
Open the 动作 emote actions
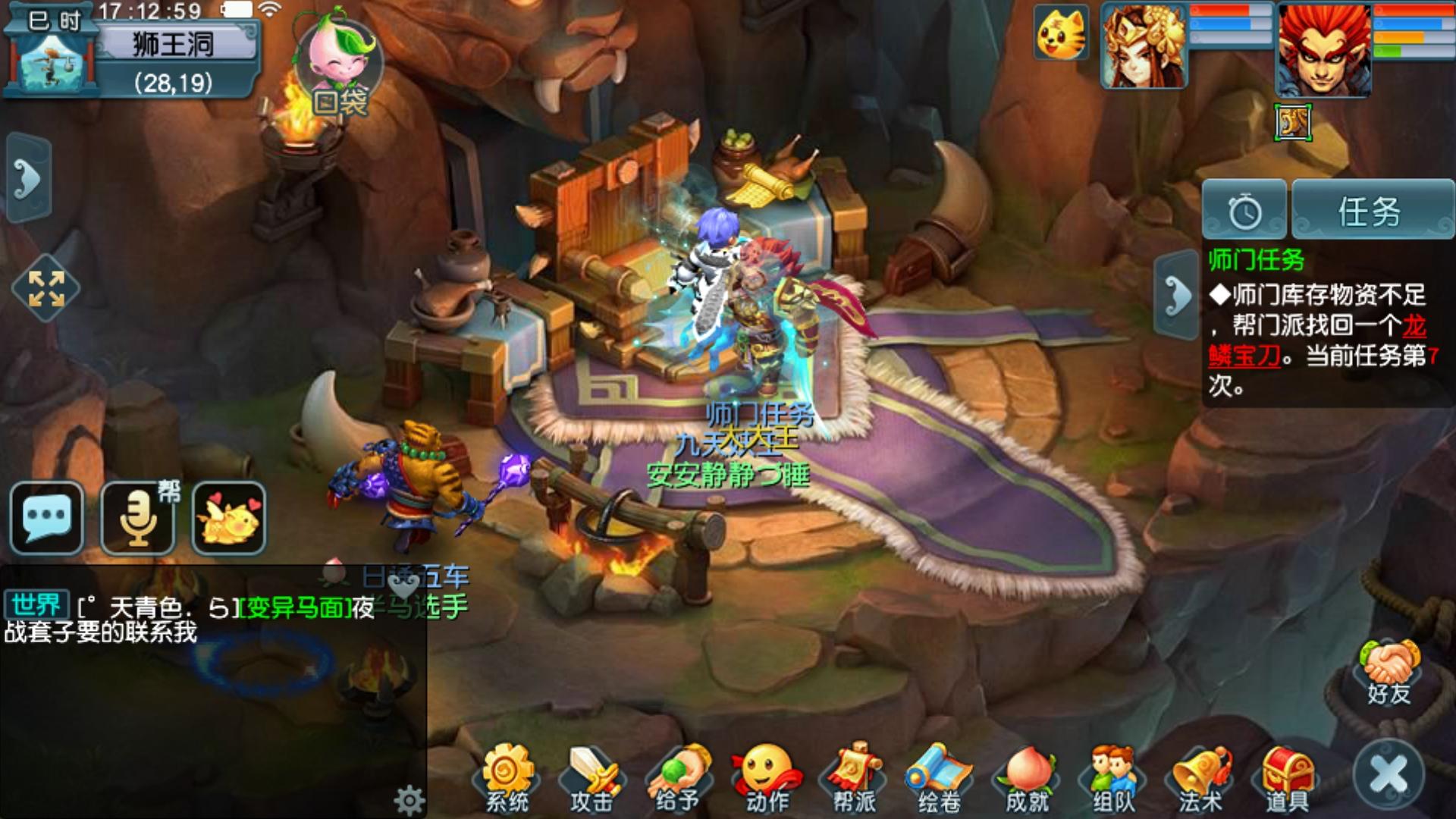coord(766,779)
